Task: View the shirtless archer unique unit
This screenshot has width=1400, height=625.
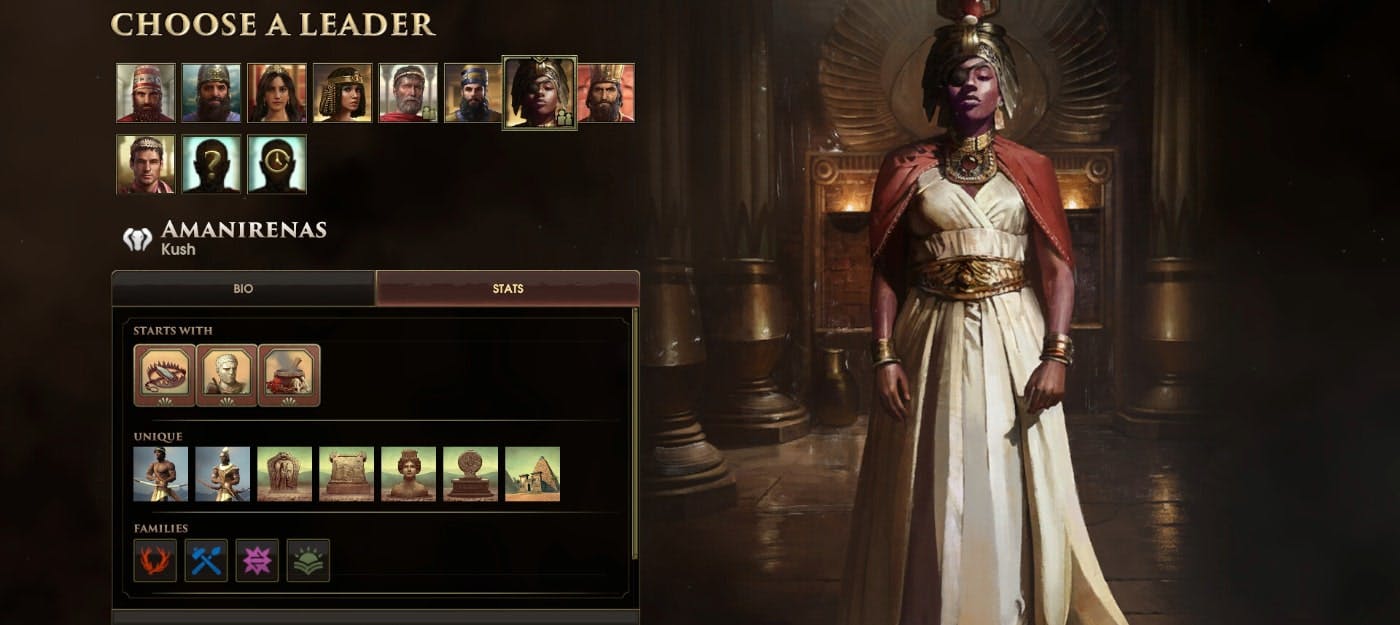Action: (x=161, y=474)
